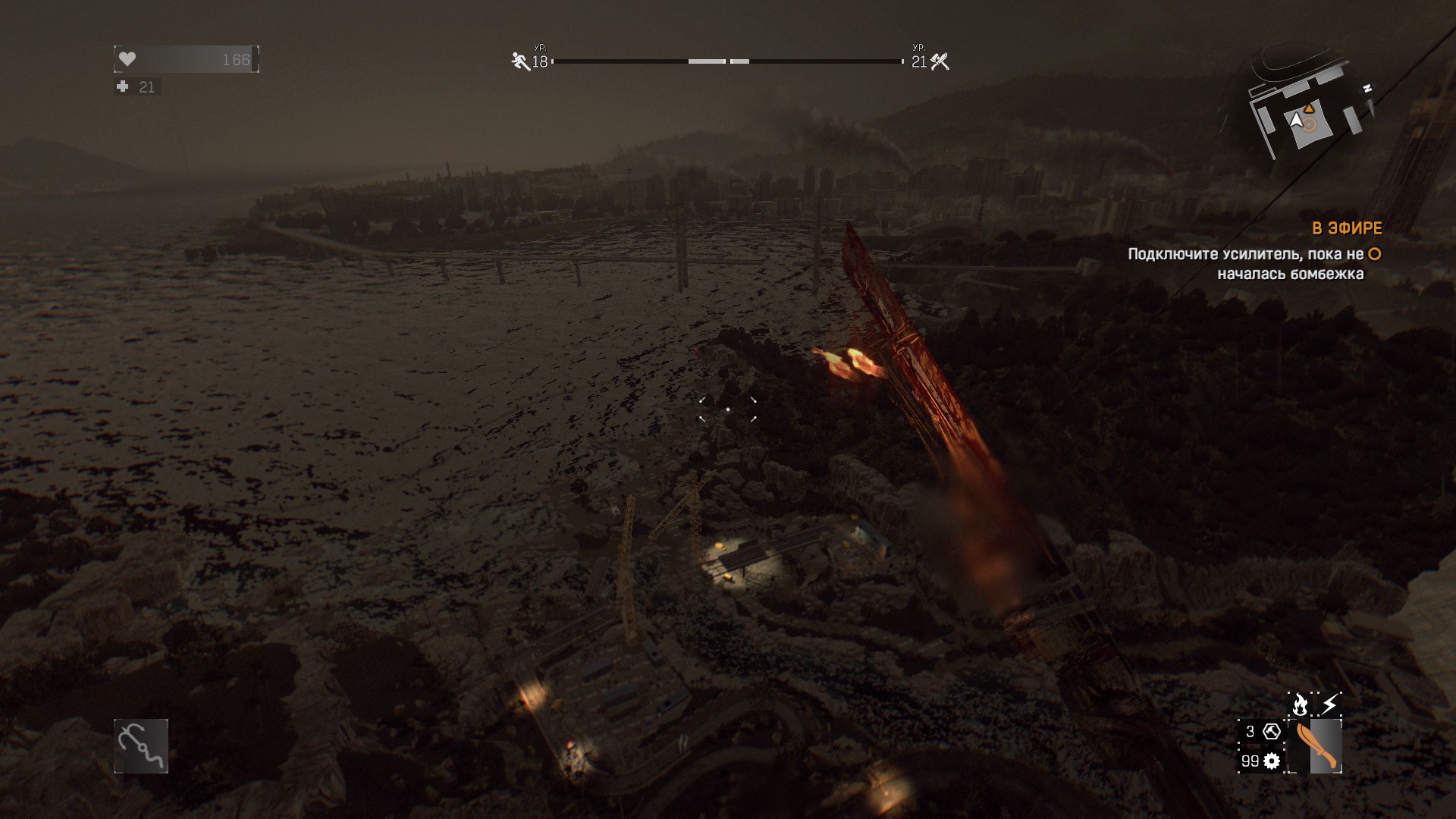Image resolution: width=1456 pixels, height=819 pixels.
Task: Open the "В ЭФИРЕ" quest tracker
Action: 1347,228
